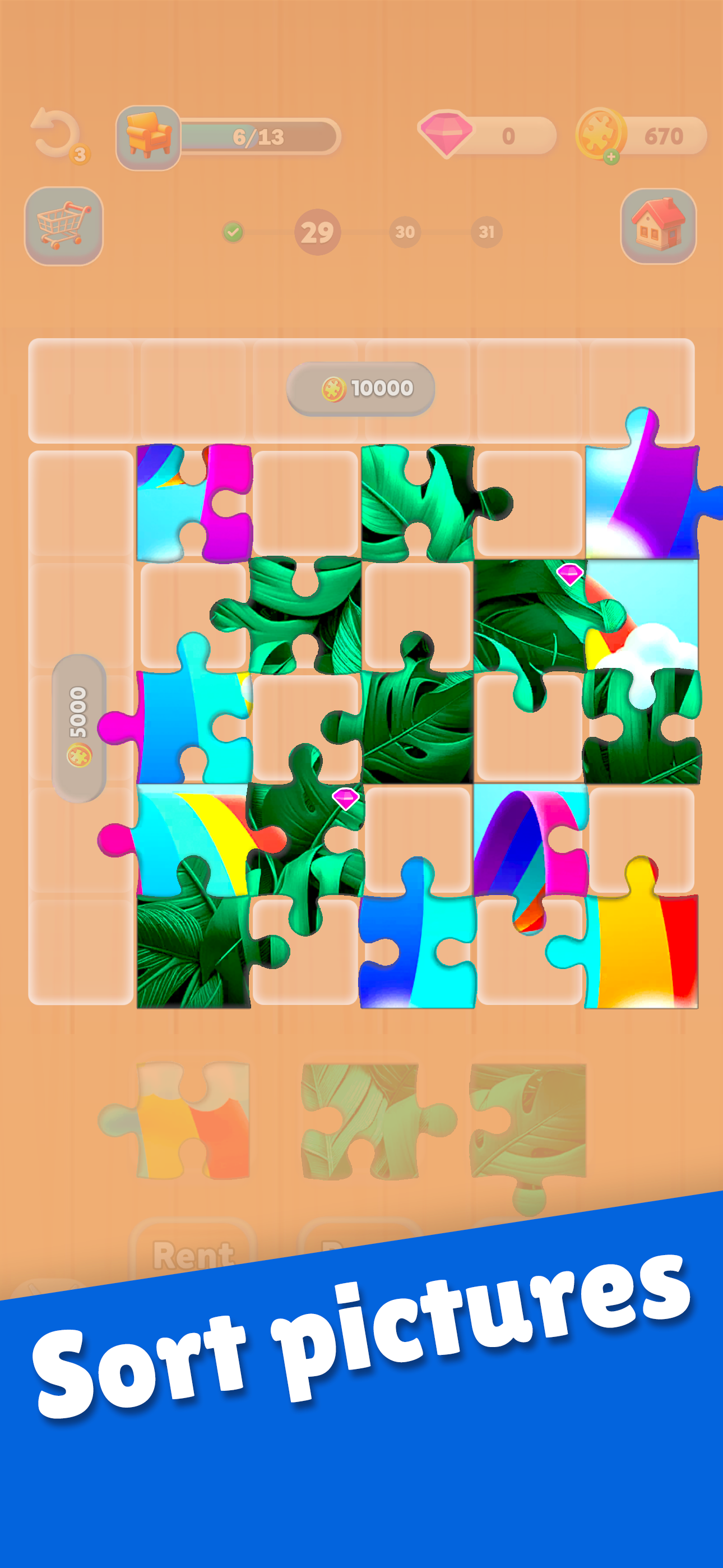Collect the gem on the green leaf piece

tap(345, 798)
